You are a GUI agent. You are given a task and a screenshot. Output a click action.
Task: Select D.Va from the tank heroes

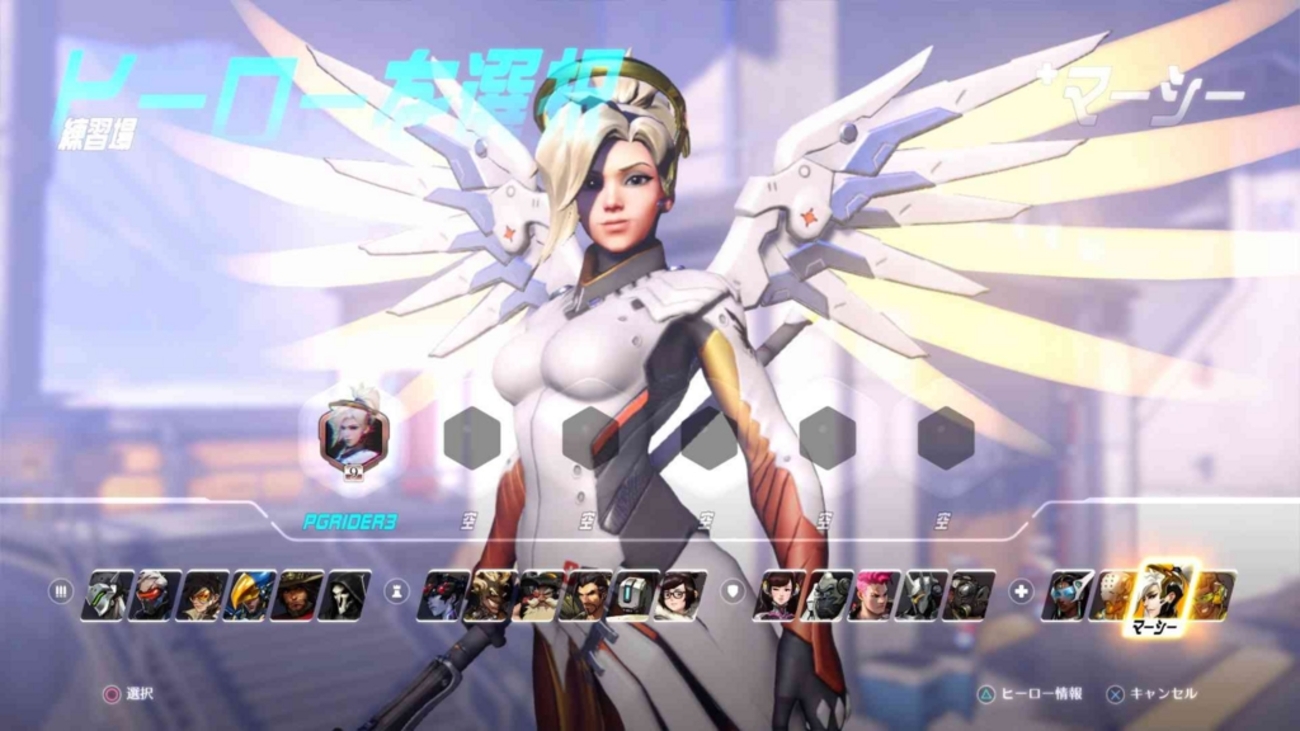point(780,595)
